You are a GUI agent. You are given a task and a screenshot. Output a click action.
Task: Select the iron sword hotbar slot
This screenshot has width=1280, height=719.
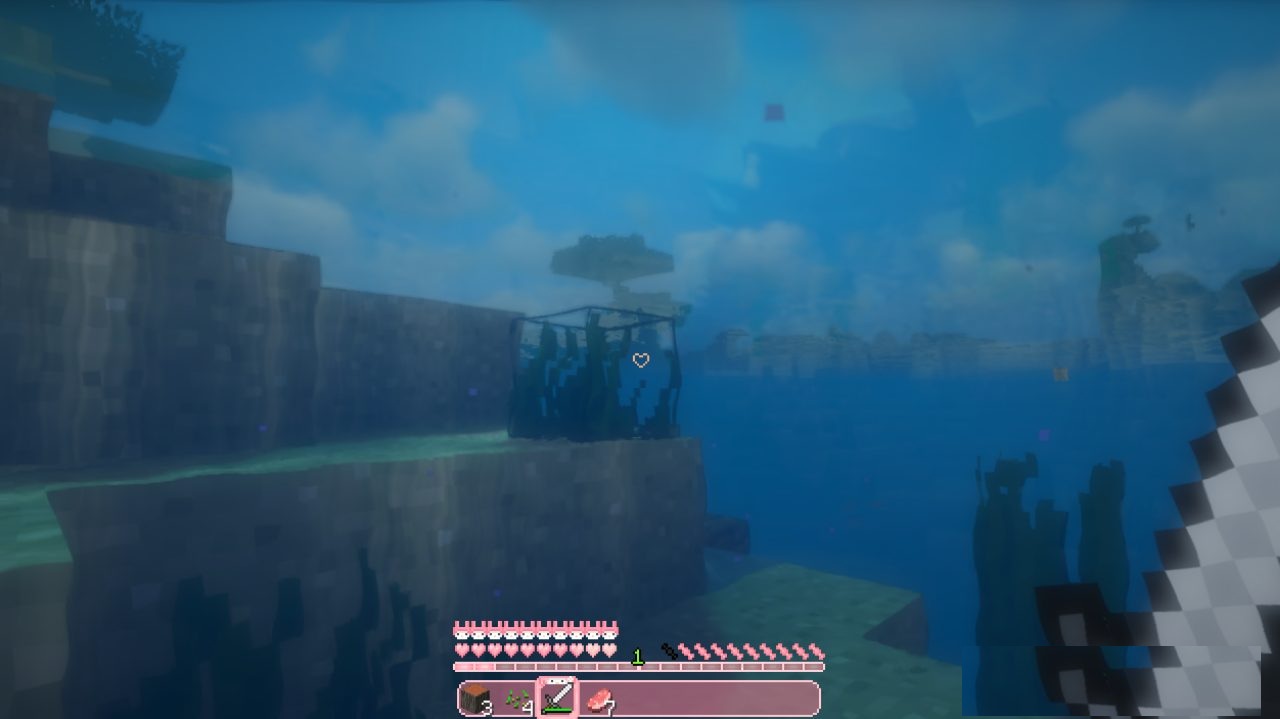[556, 698]
